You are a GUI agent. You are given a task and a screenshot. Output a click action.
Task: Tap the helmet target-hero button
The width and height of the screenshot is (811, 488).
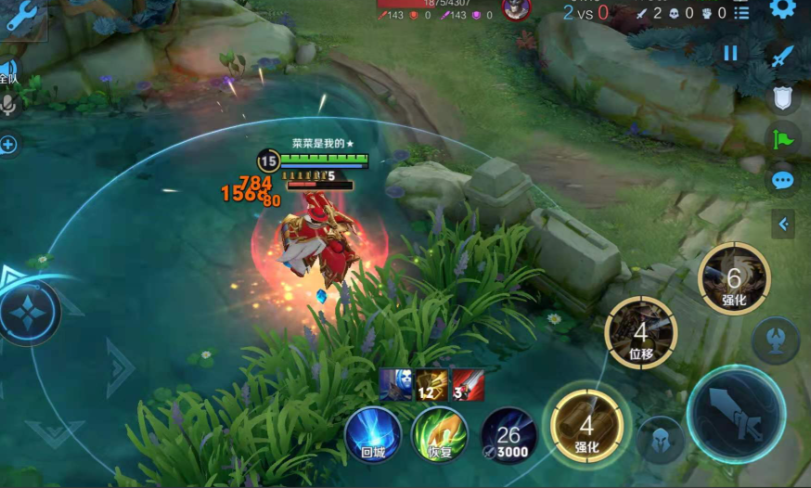point(661,439)
